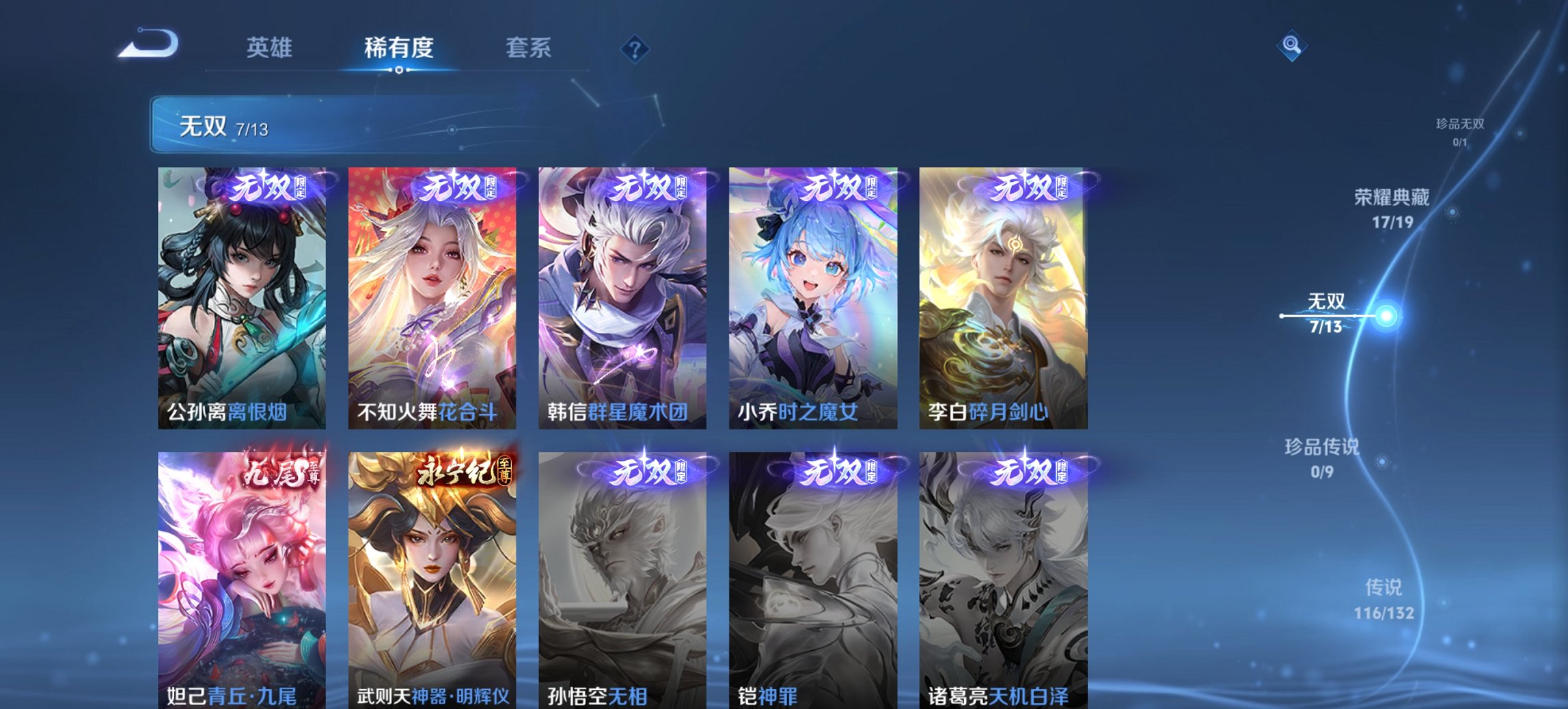Switch to the 套系 tab

click(529, 48)
